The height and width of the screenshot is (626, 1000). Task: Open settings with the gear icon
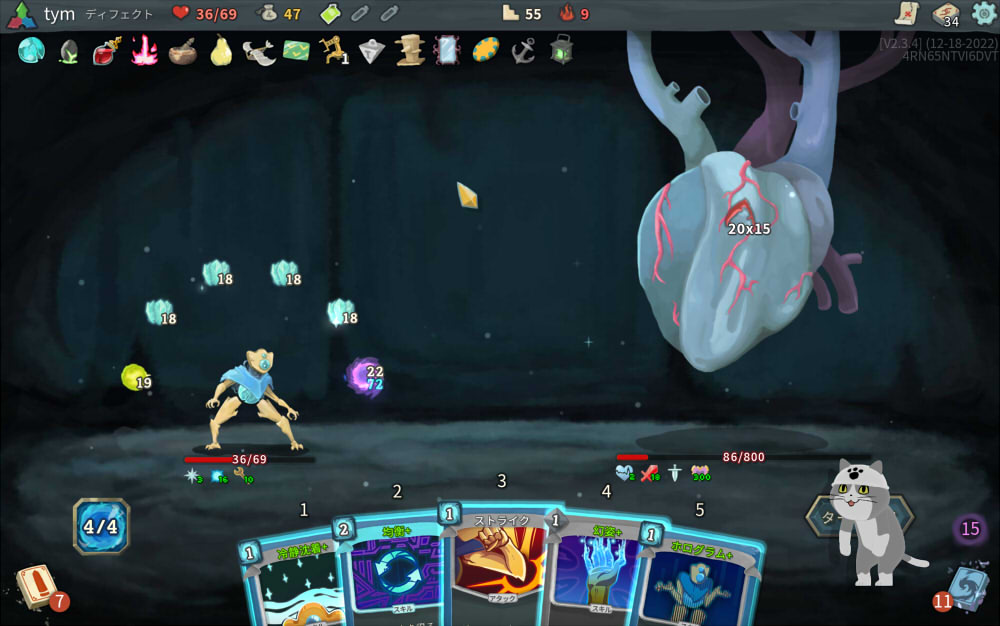(x=984, y=13)
